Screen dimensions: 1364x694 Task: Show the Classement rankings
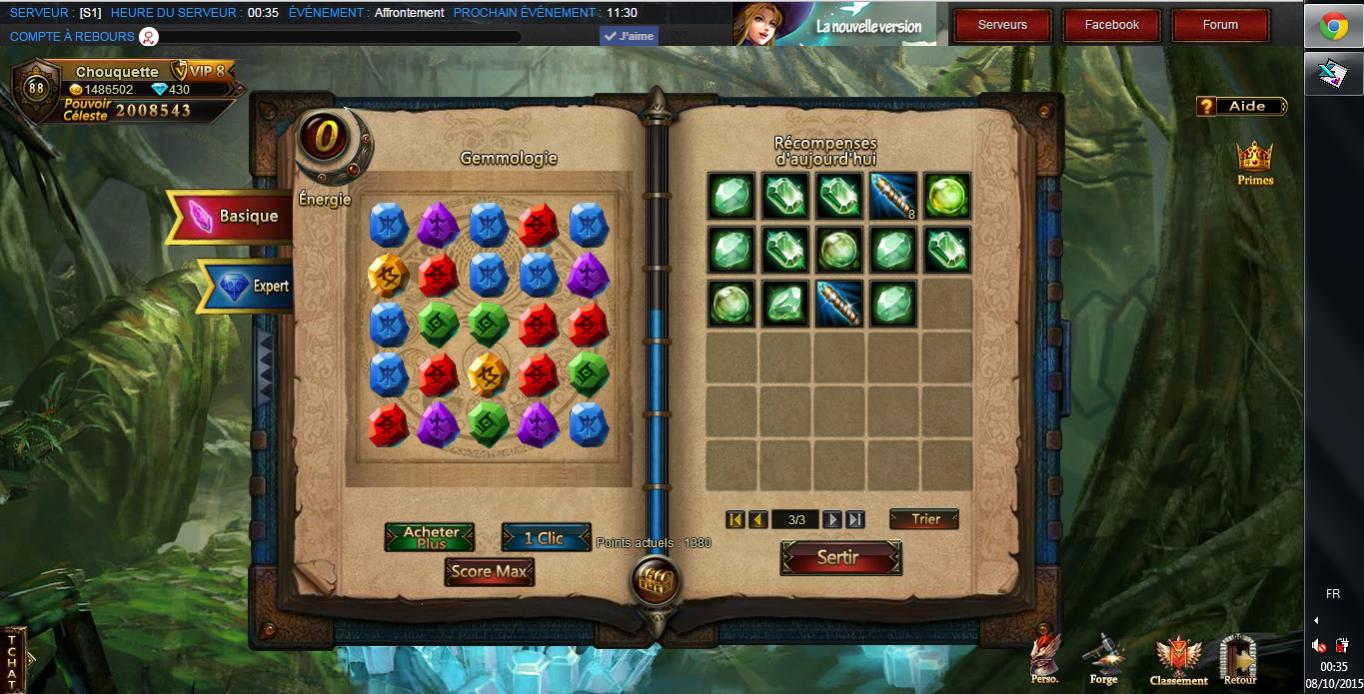(1178, 660)
